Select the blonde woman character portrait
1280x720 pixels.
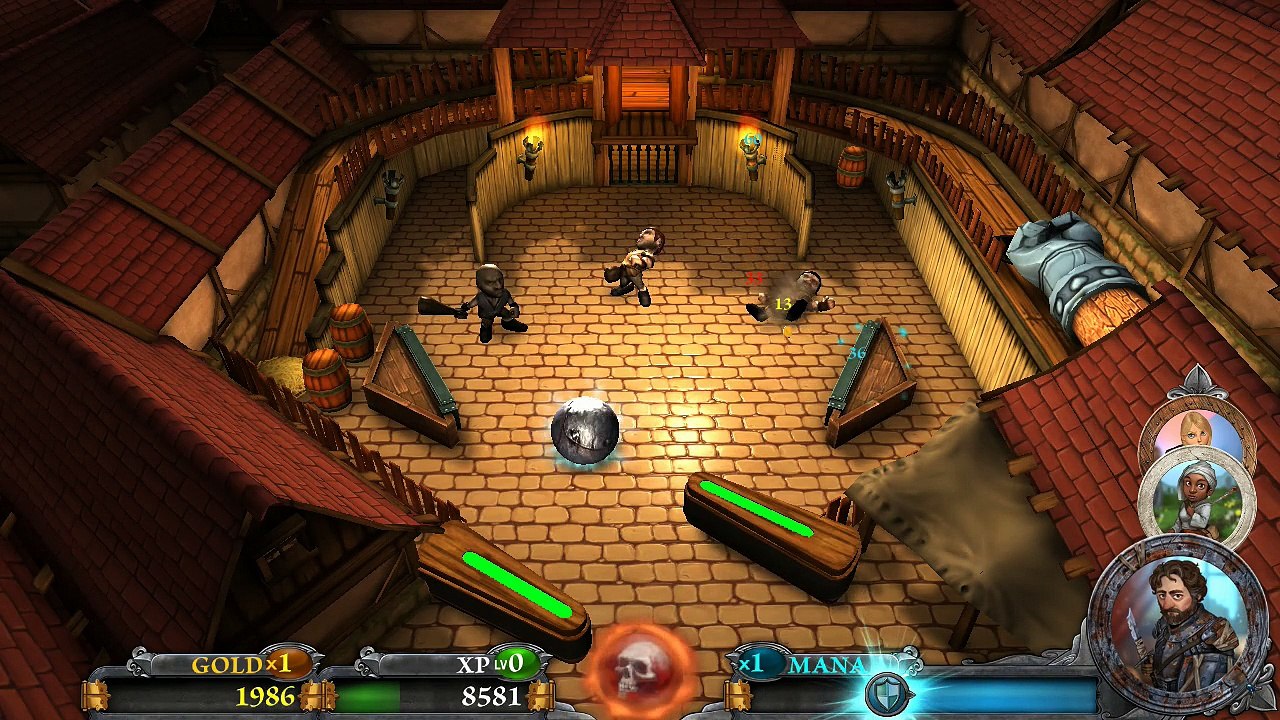(x=1195, y=428)
